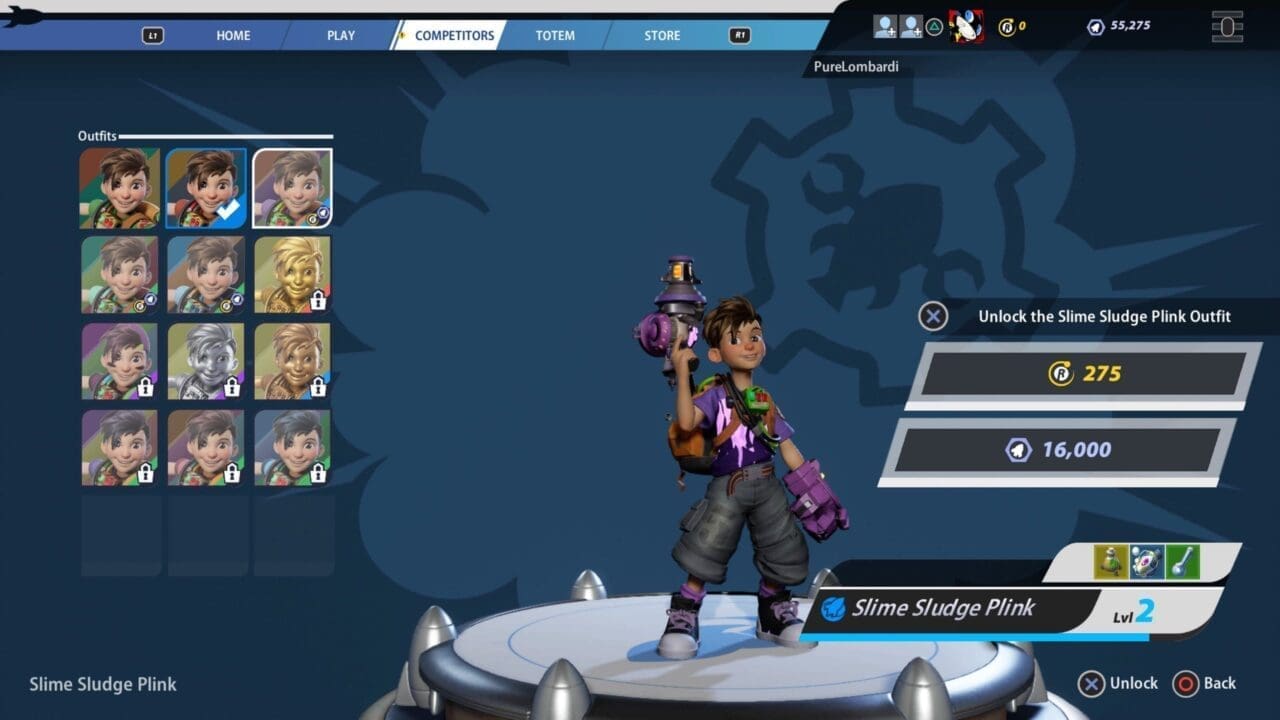Show the green spoon ability icon
This screenshot has height=720, width=1280.
click(x=1182, y=562)
